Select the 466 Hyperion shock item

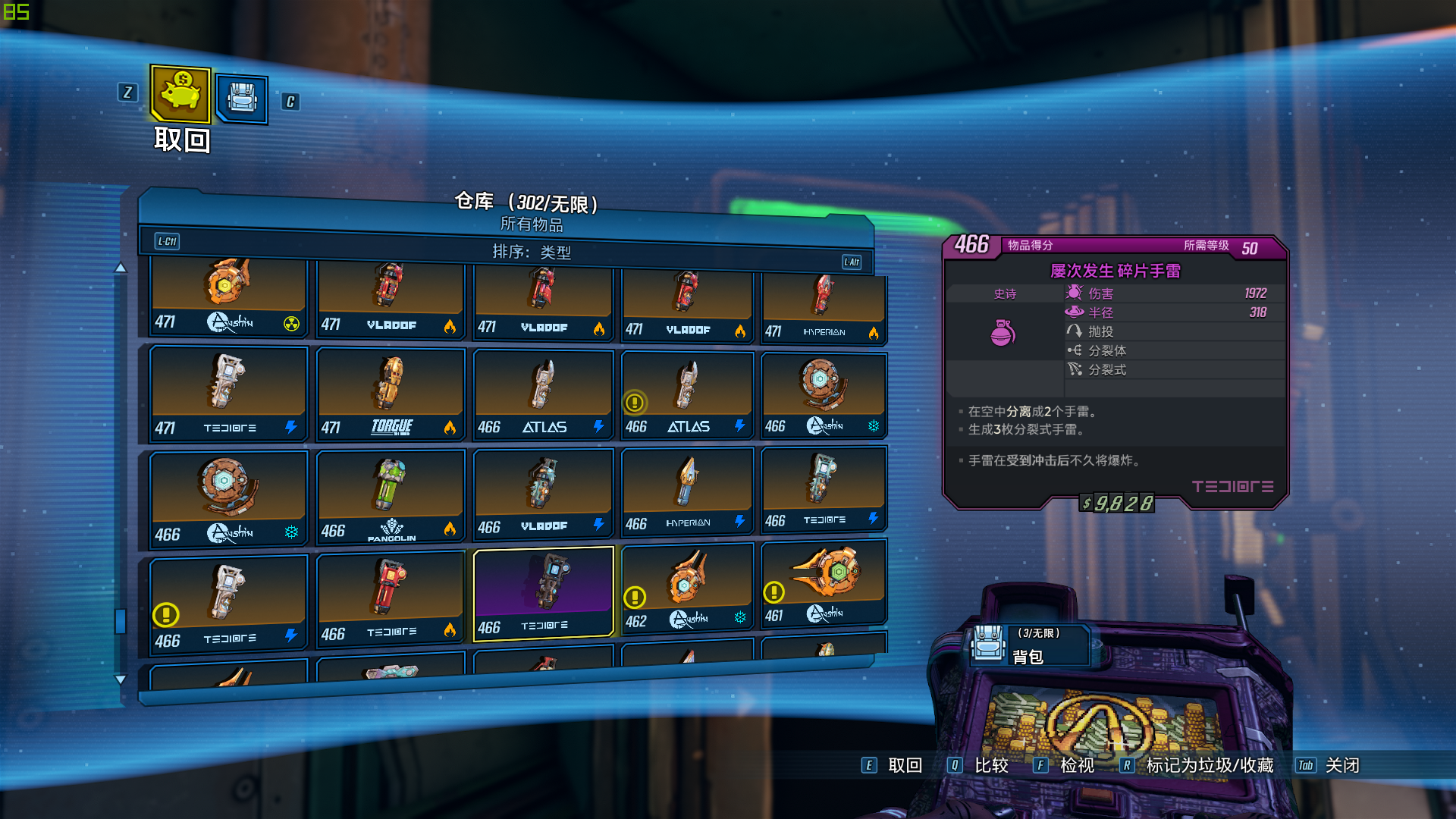pyautogui.click(x=687, y=491)
